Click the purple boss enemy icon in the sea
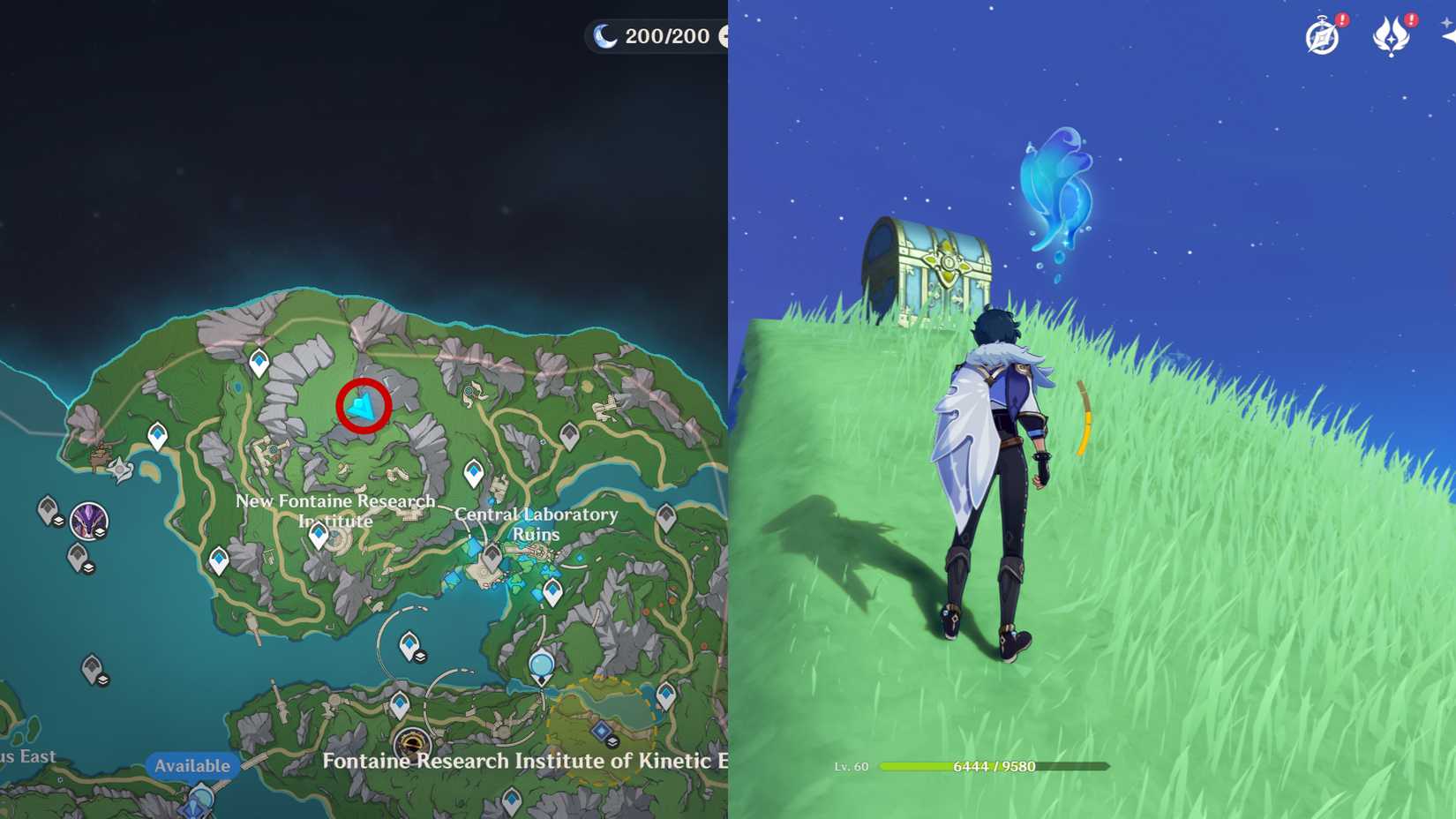1456x819 pixels. coord(88,521)
